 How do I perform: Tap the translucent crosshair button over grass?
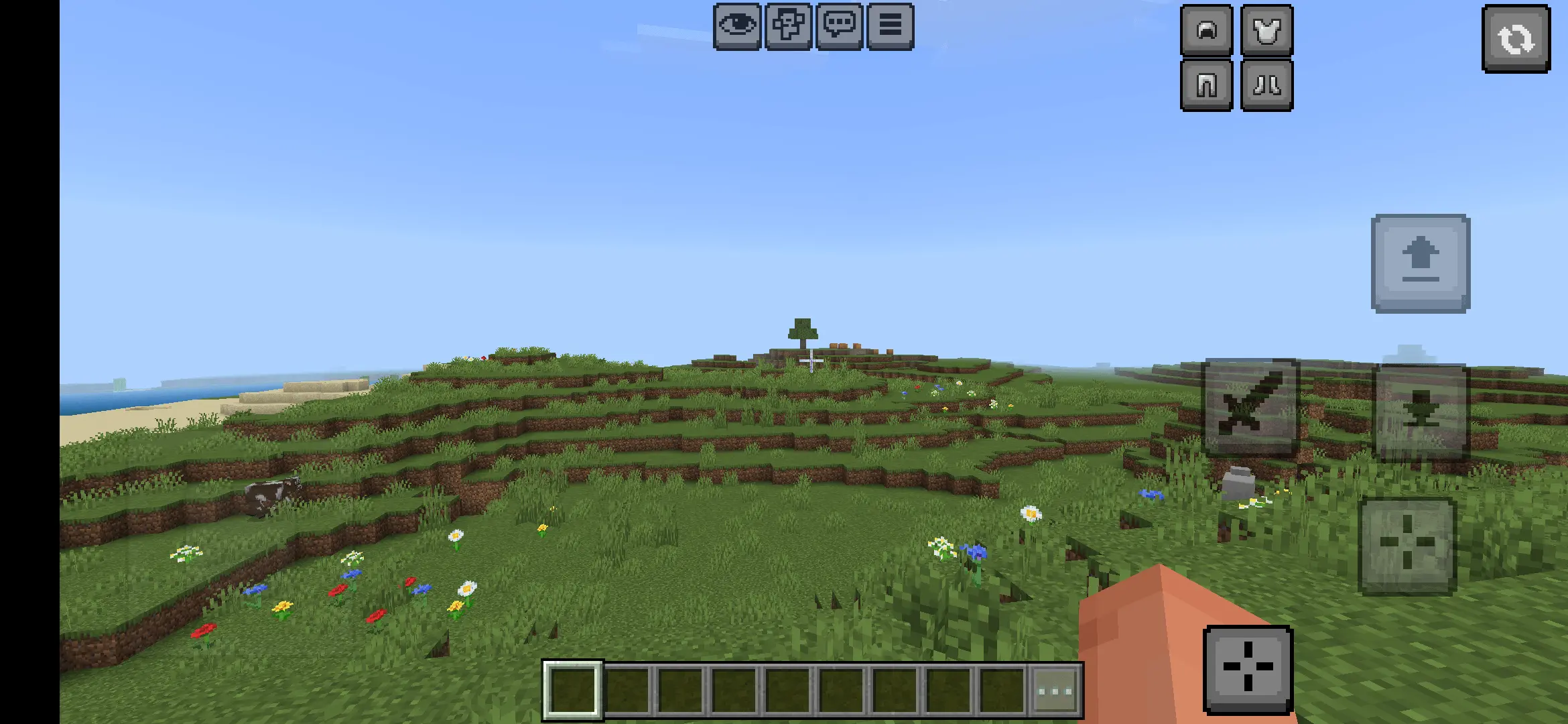(x=1407, y=546)
